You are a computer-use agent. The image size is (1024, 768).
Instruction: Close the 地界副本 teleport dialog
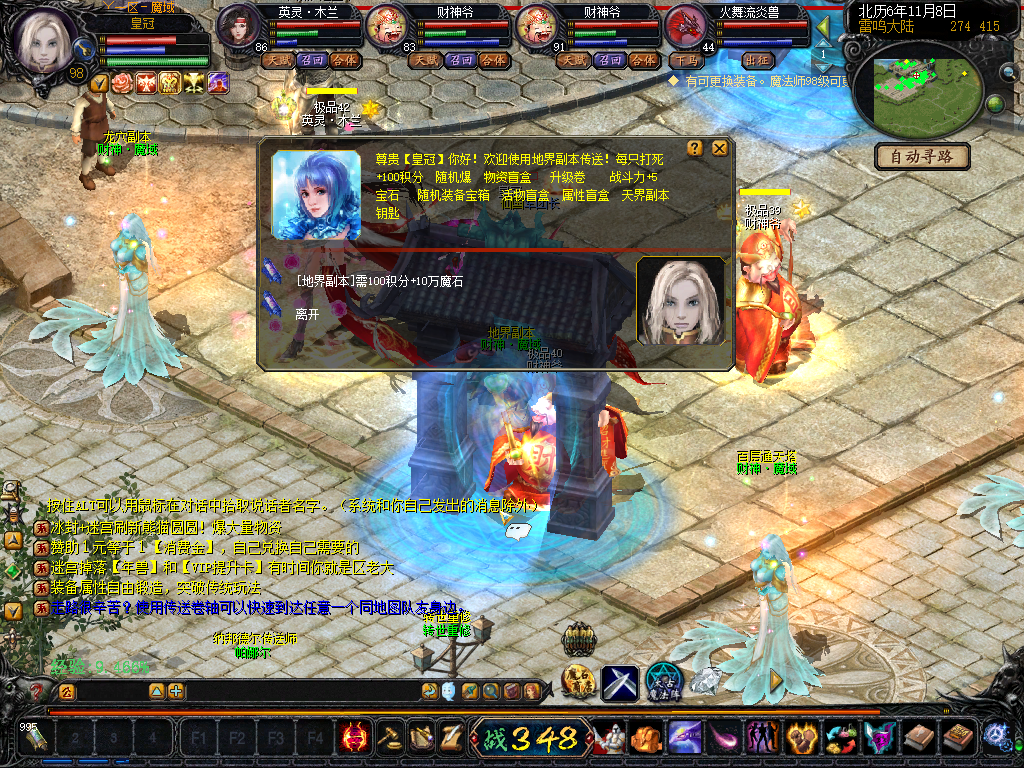click(x=719, y=149)
